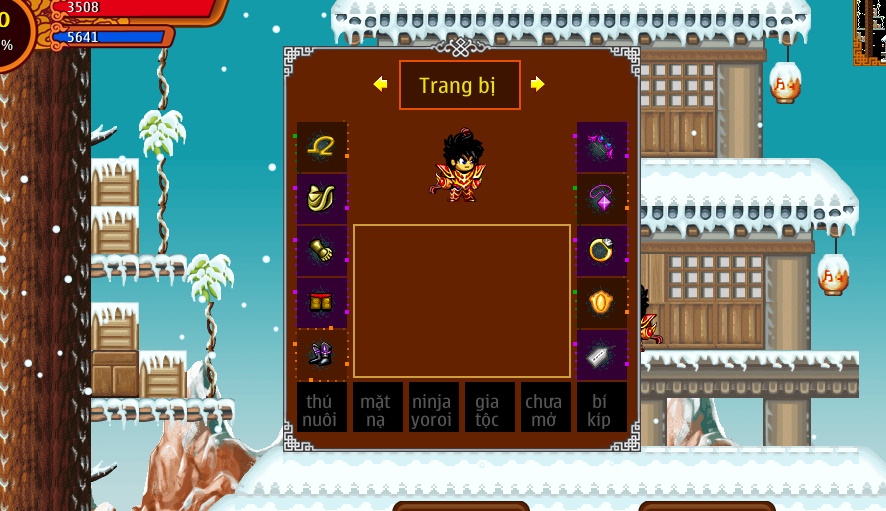
Task: Go to the next panel with right arrow
Action: 538,85
